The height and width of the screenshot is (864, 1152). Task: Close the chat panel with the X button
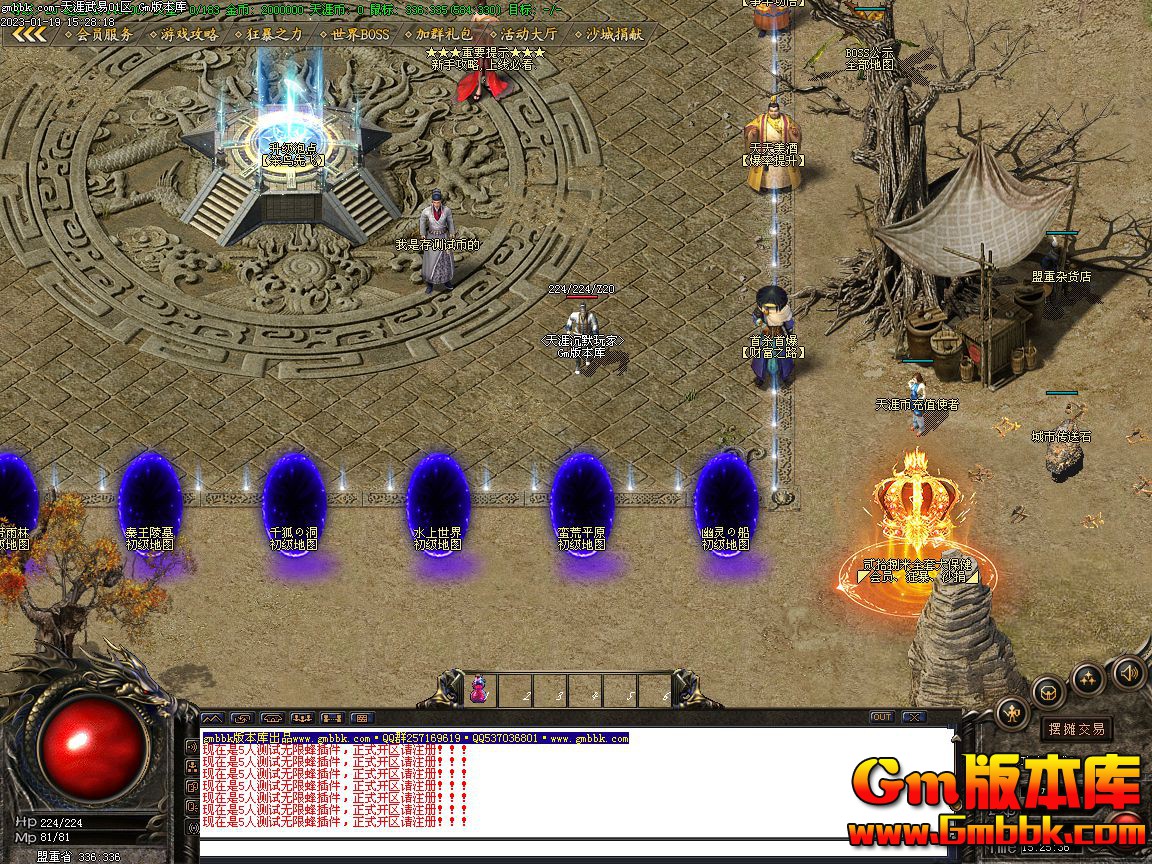[x=913, y=717]
